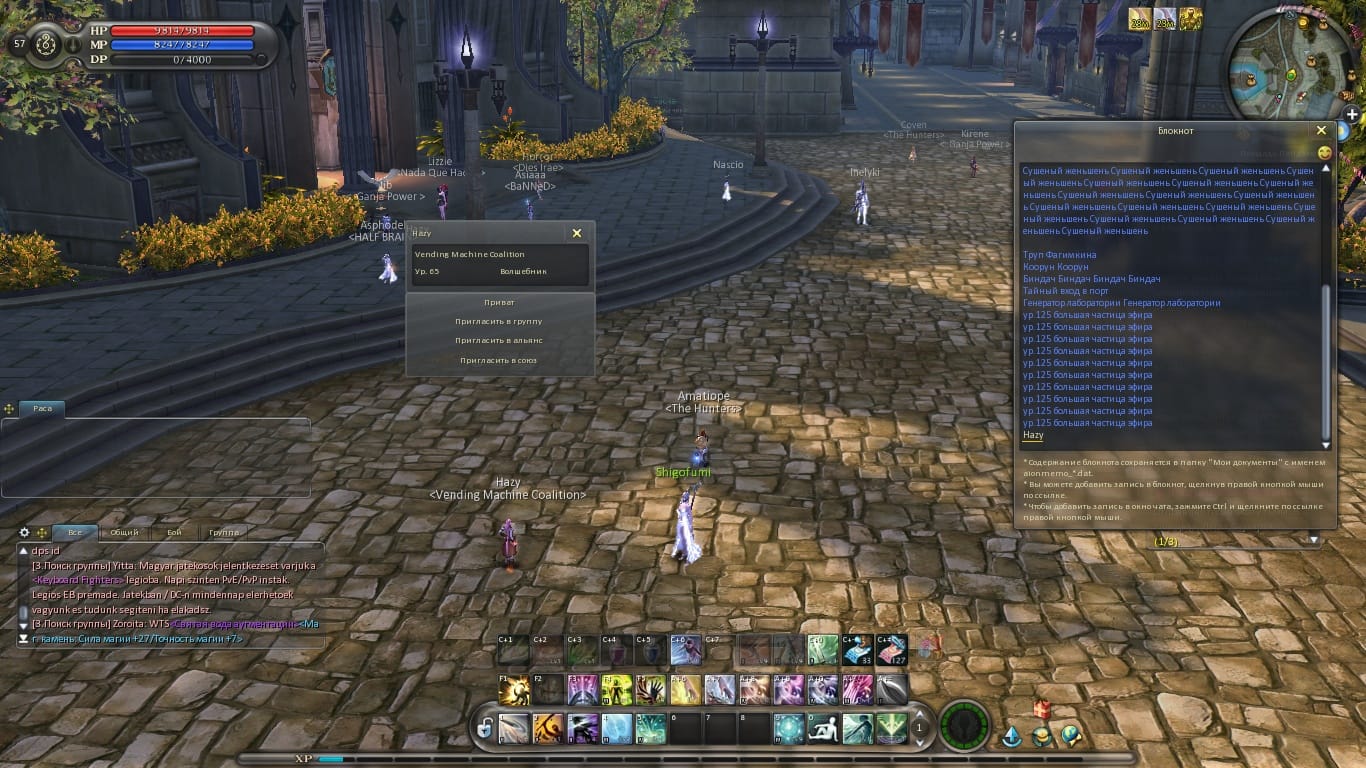This screenshot has height=768, width=1366.
Task: Select Пригласить в союз
Action: coord(500,360)
